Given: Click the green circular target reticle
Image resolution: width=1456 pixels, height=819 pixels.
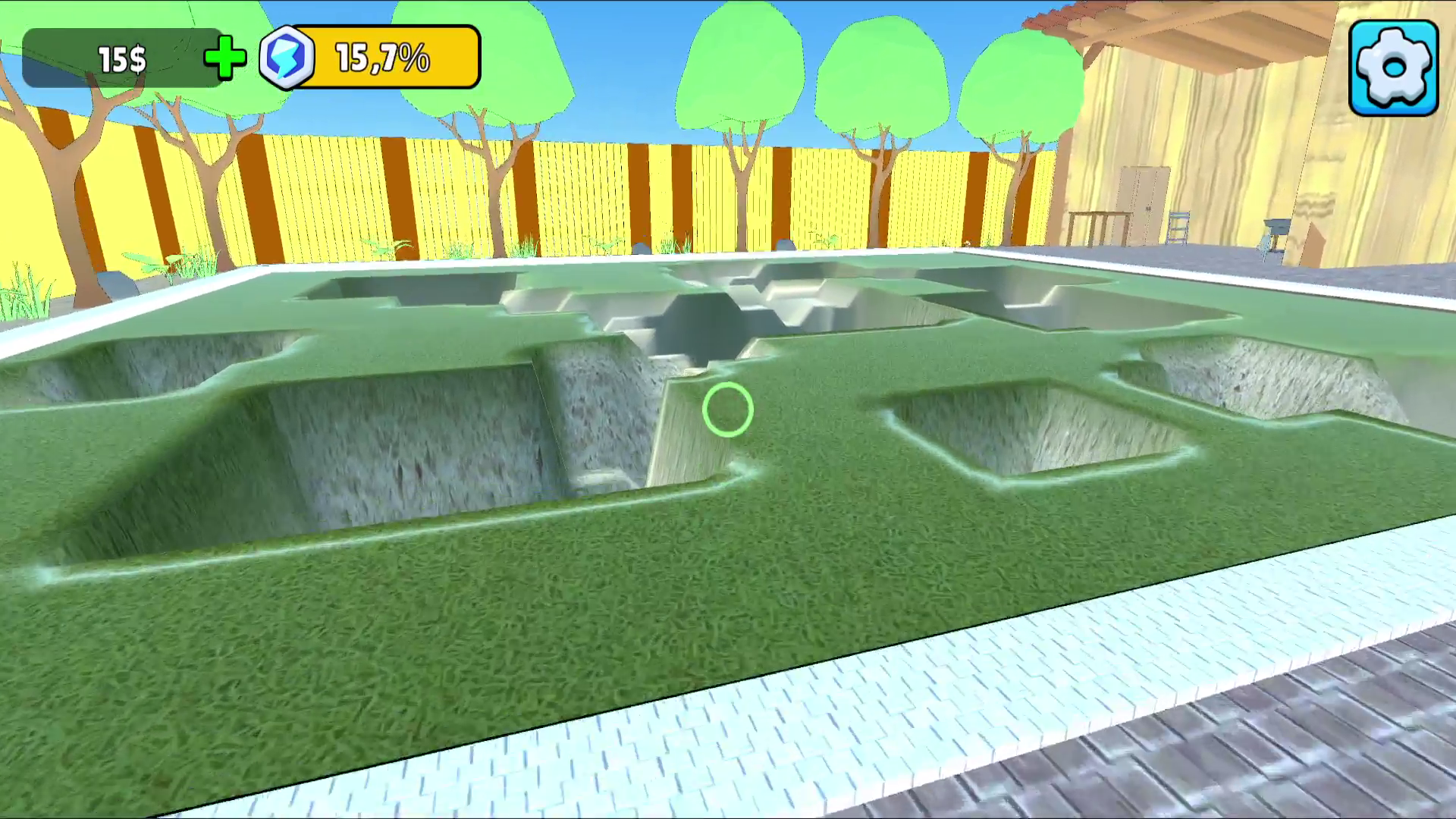Looking at the screenshot, I should point(726,409).
